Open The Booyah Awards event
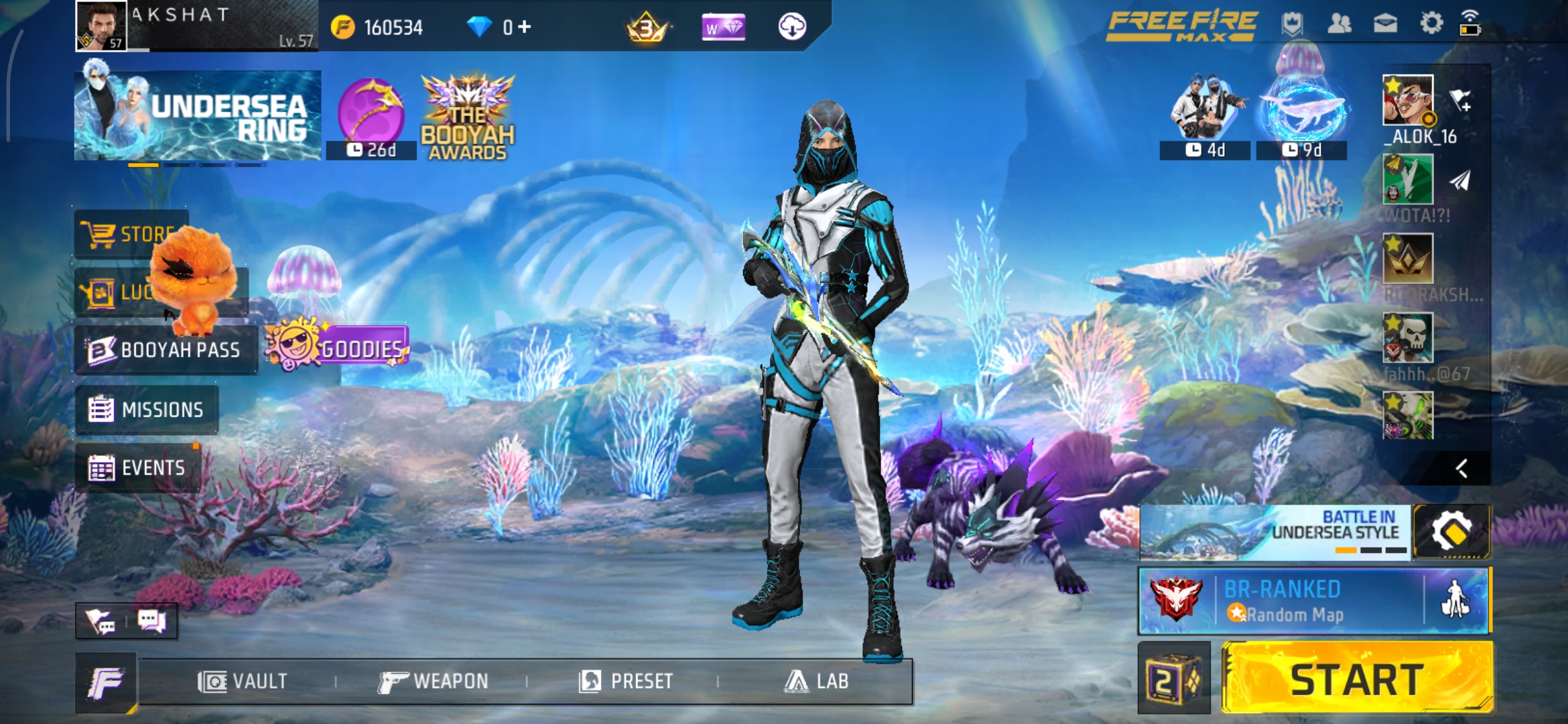This screenshot has height=724, width=1568. pyautogui.click(x=468, y=119)
